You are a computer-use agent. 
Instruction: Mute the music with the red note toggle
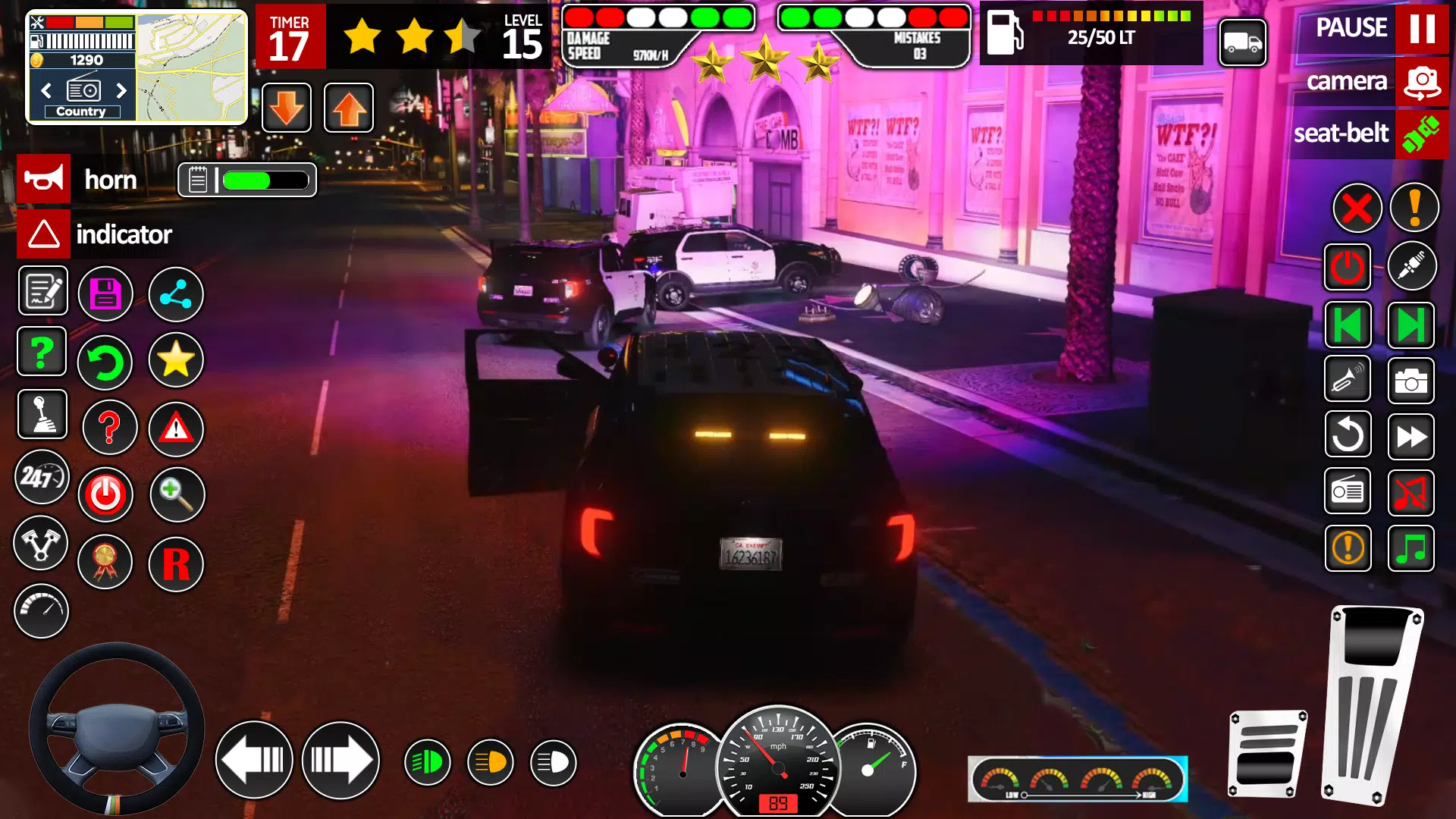coord(1412,491)
